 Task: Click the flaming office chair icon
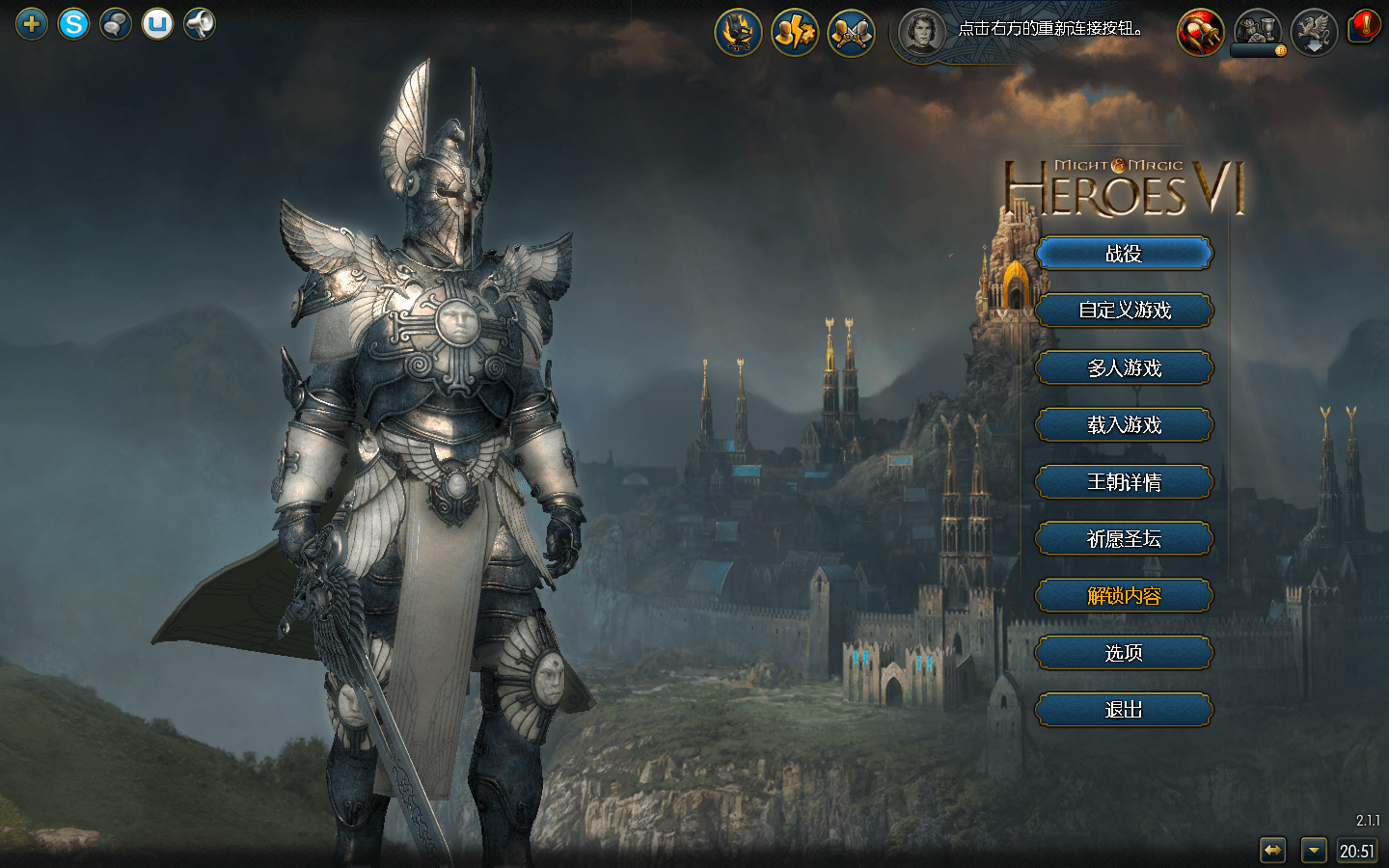coord(738,33)
